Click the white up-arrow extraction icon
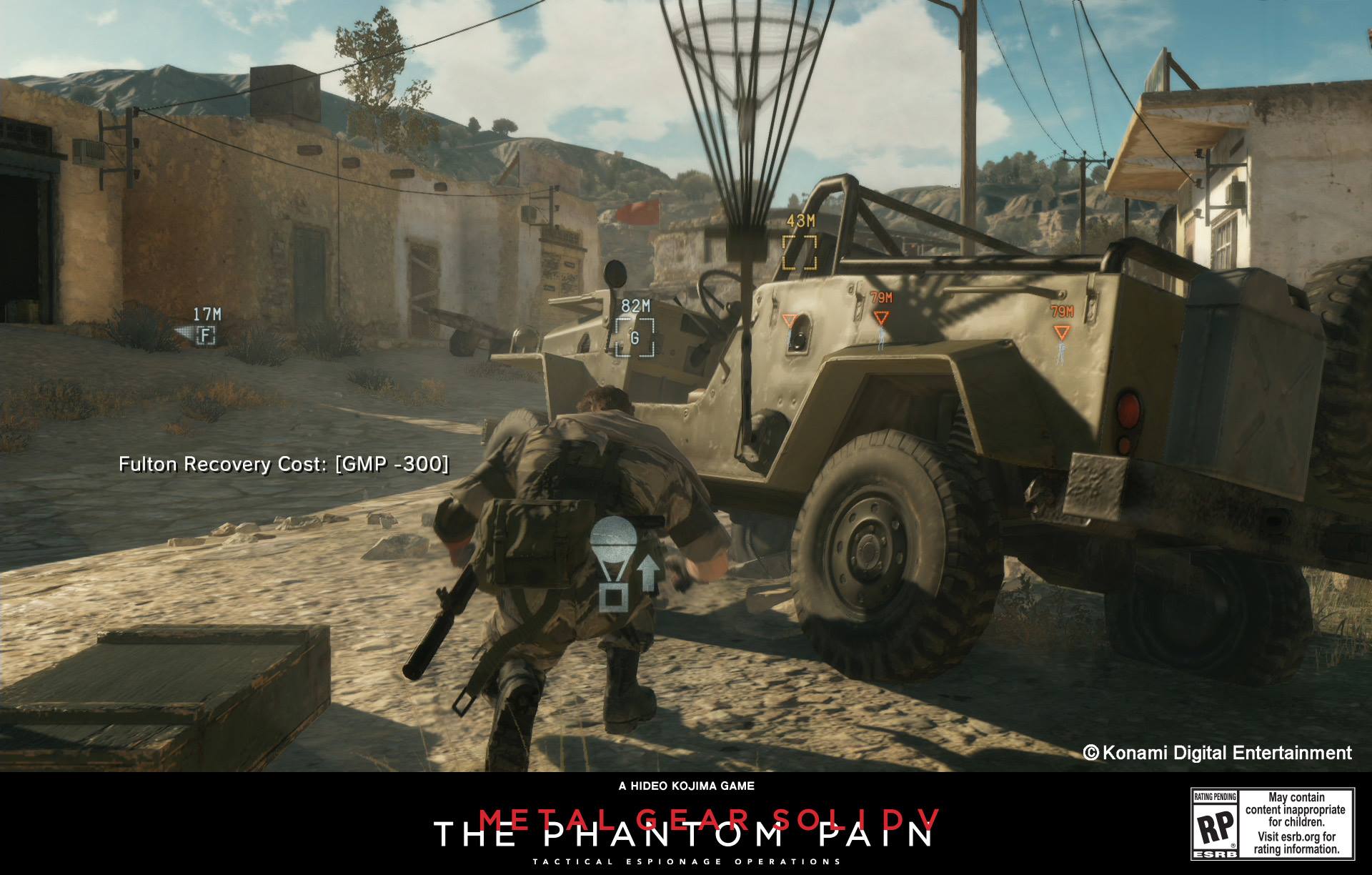The image size is (1372, 875). point(650,572)
